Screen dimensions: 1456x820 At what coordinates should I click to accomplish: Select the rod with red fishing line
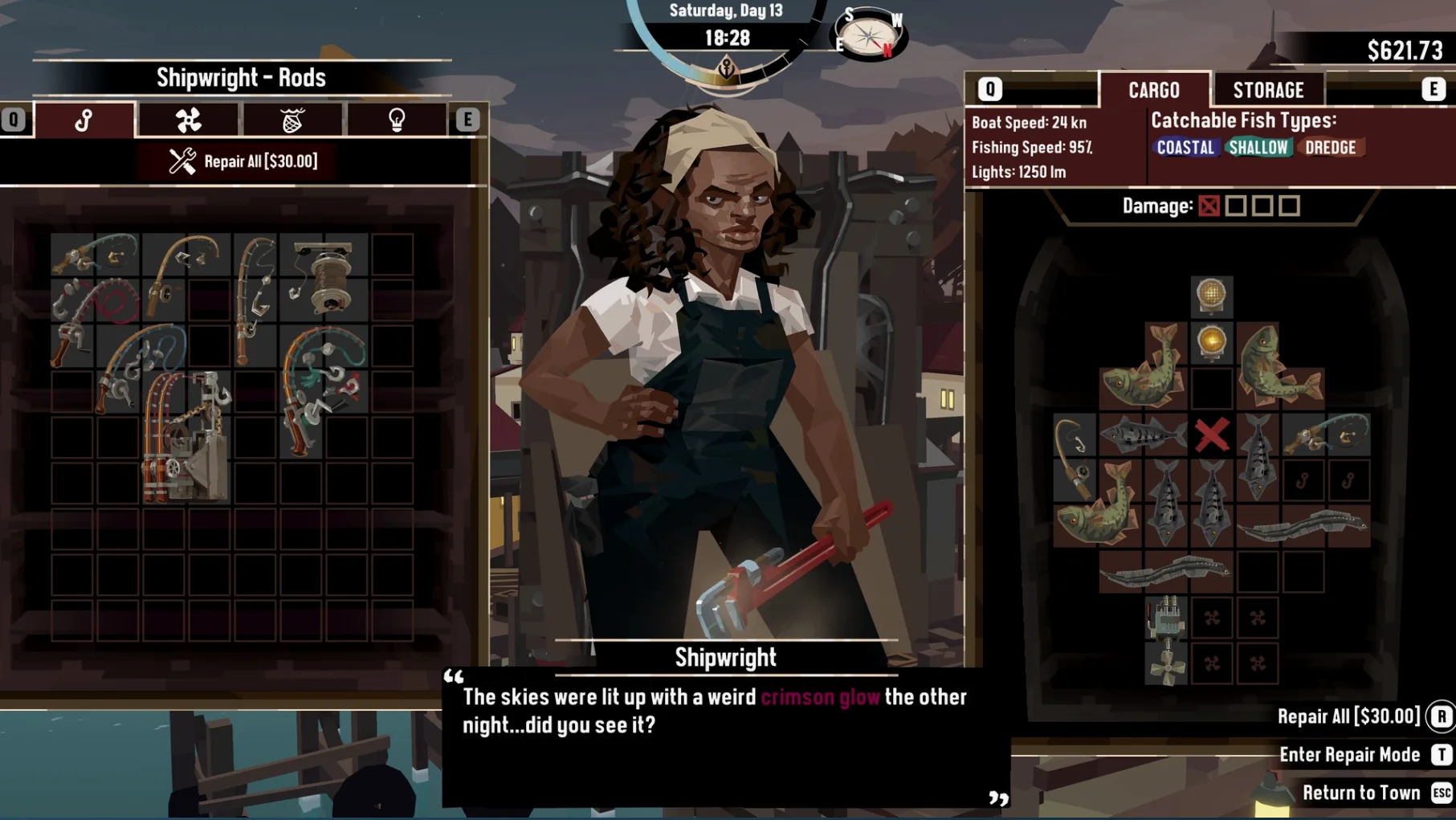coord(95,300)
